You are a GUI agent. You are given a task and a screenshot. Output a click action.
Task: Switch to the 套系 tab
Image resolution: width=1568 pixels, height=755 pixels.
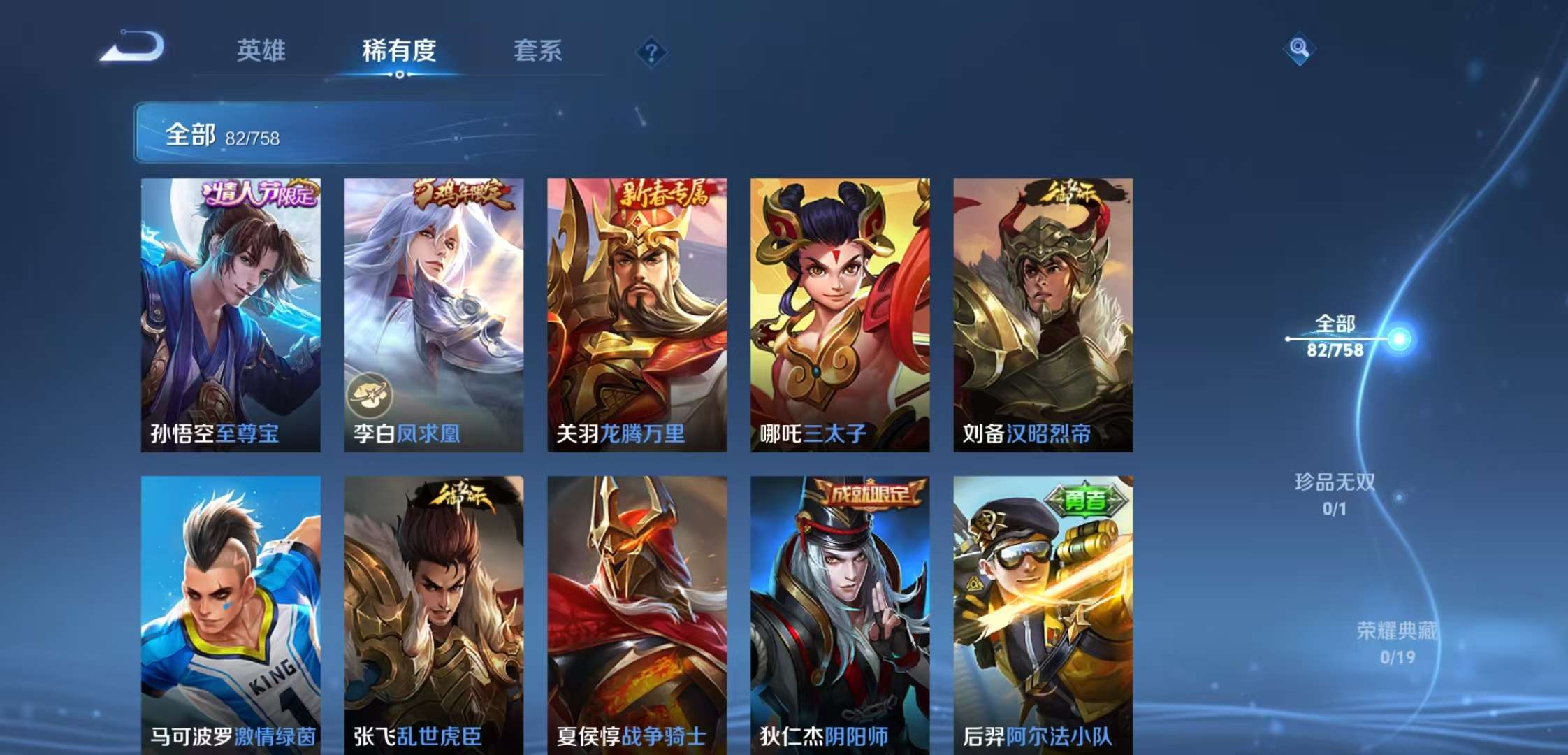pyautogui.click(x=539, y=51)
